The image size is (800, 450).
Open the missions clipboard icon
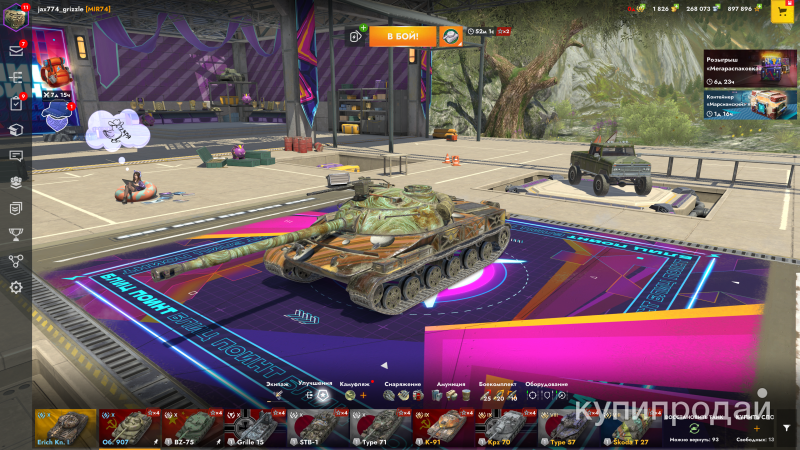pos(16,103)
